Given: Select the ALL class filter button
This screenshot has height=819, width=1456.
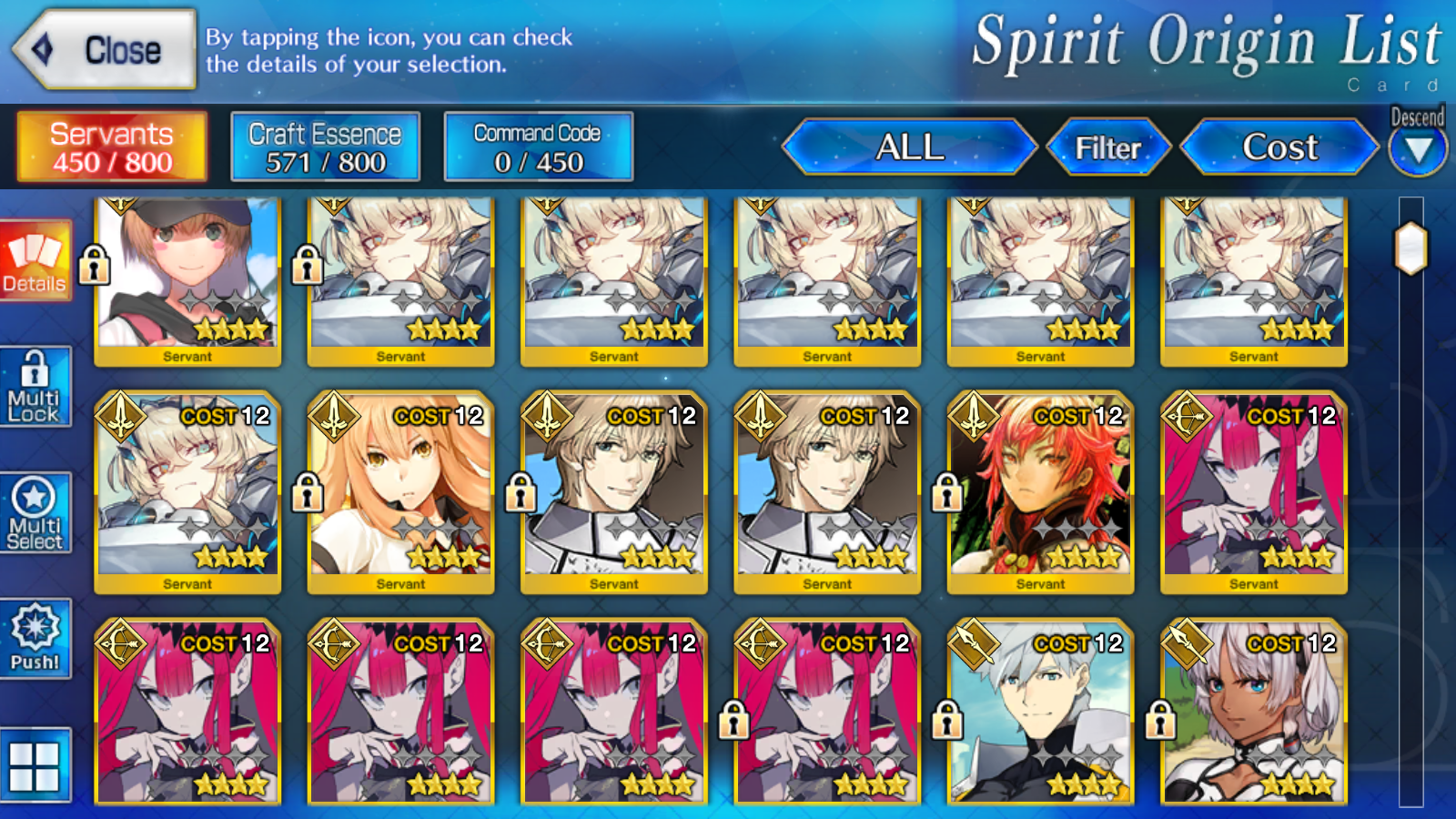Looking at the screenshot, I should (909, 147).
